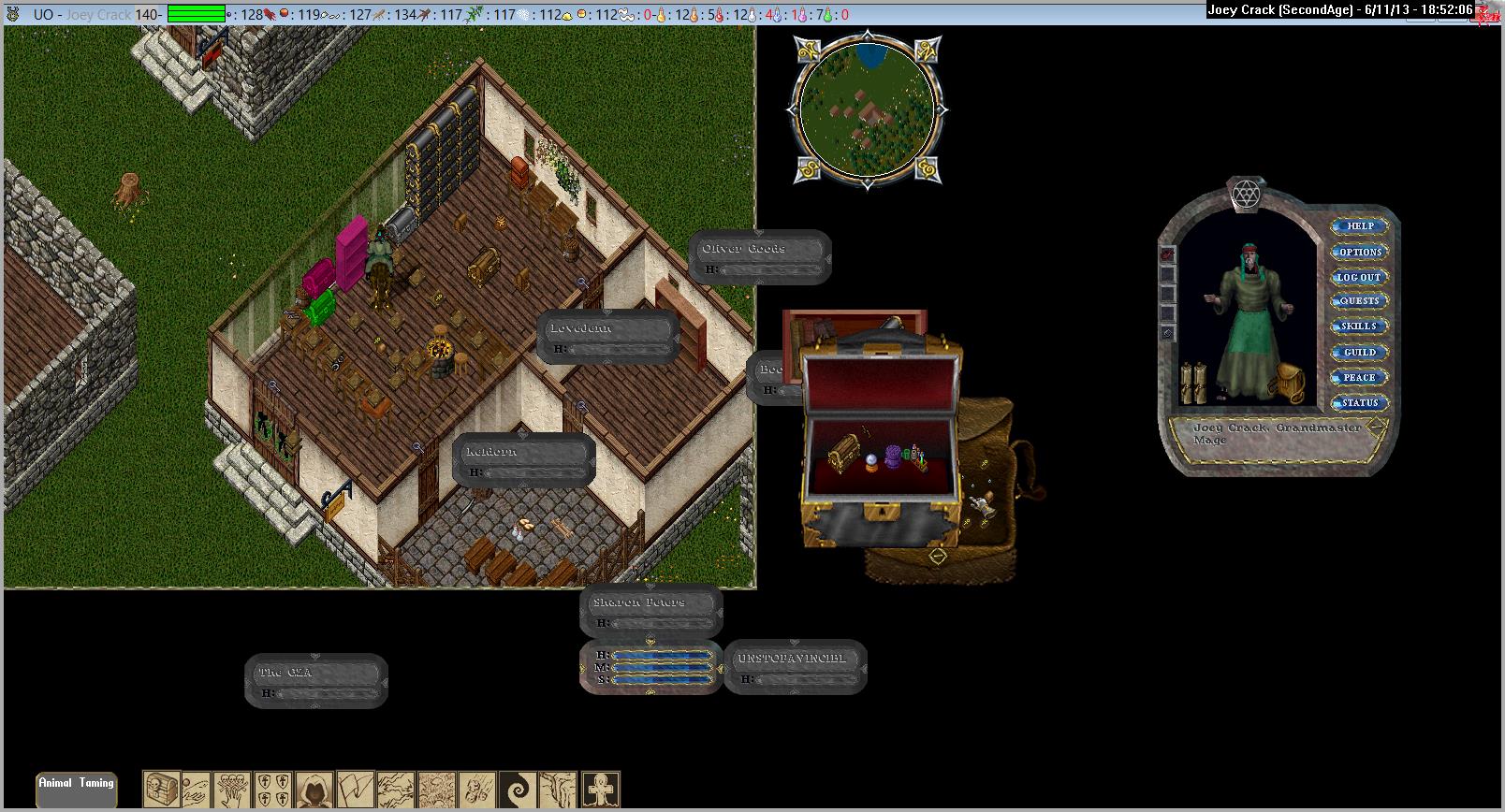Click the radar minimap

[x=867, y=109]
